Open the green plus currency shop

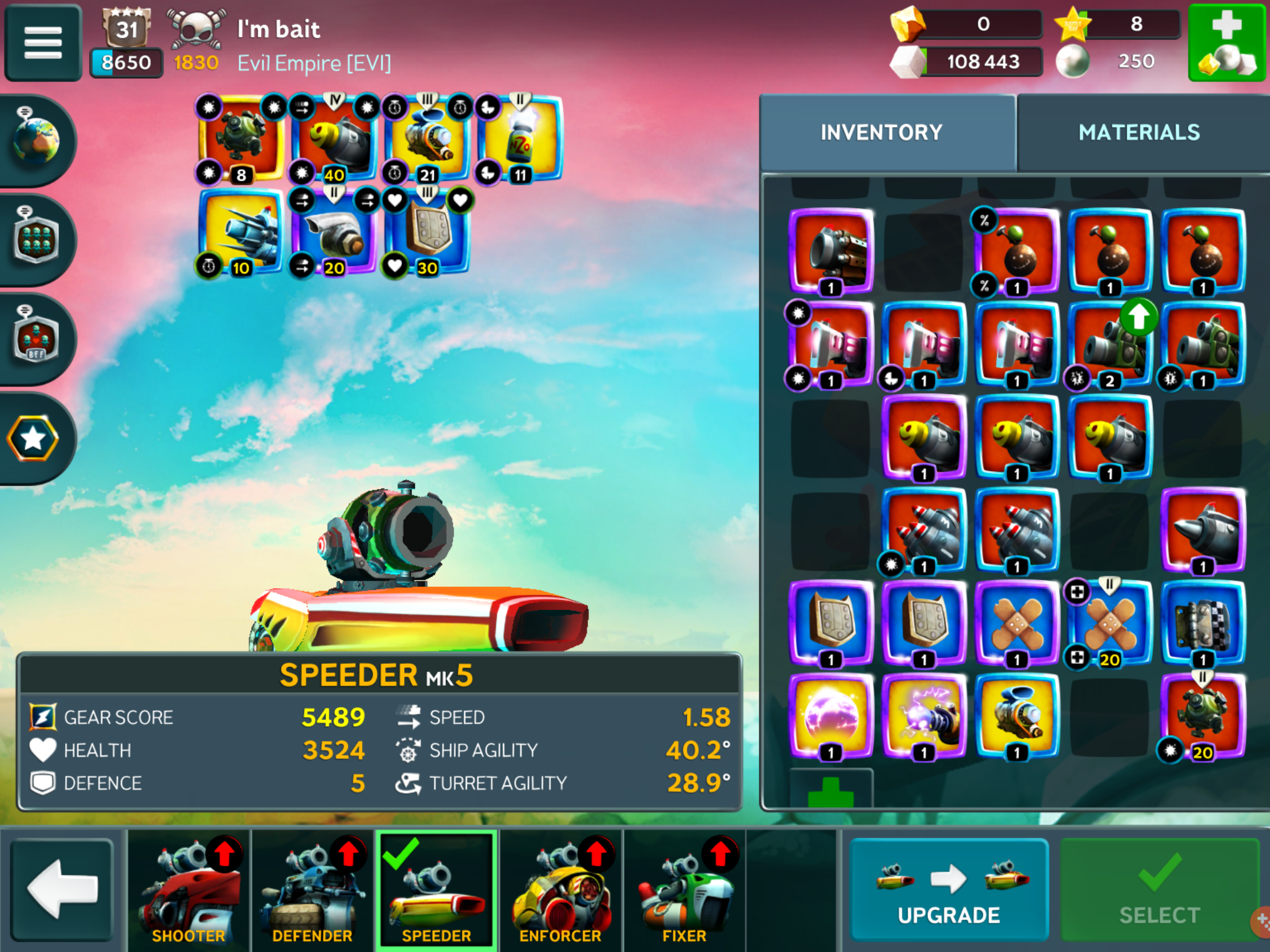(1227, 42)
